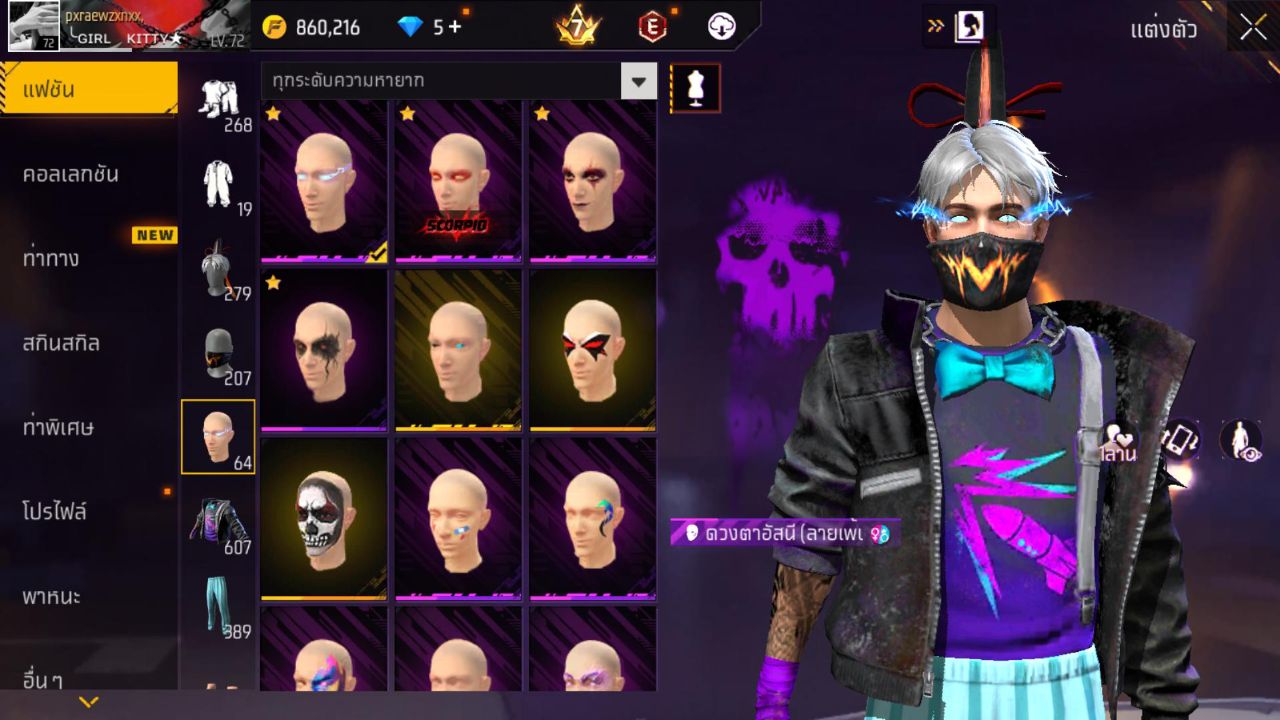Open the hairstyle category with 279 items
Viewport: 1280px width, 720px height.
(x=219, y=270)
